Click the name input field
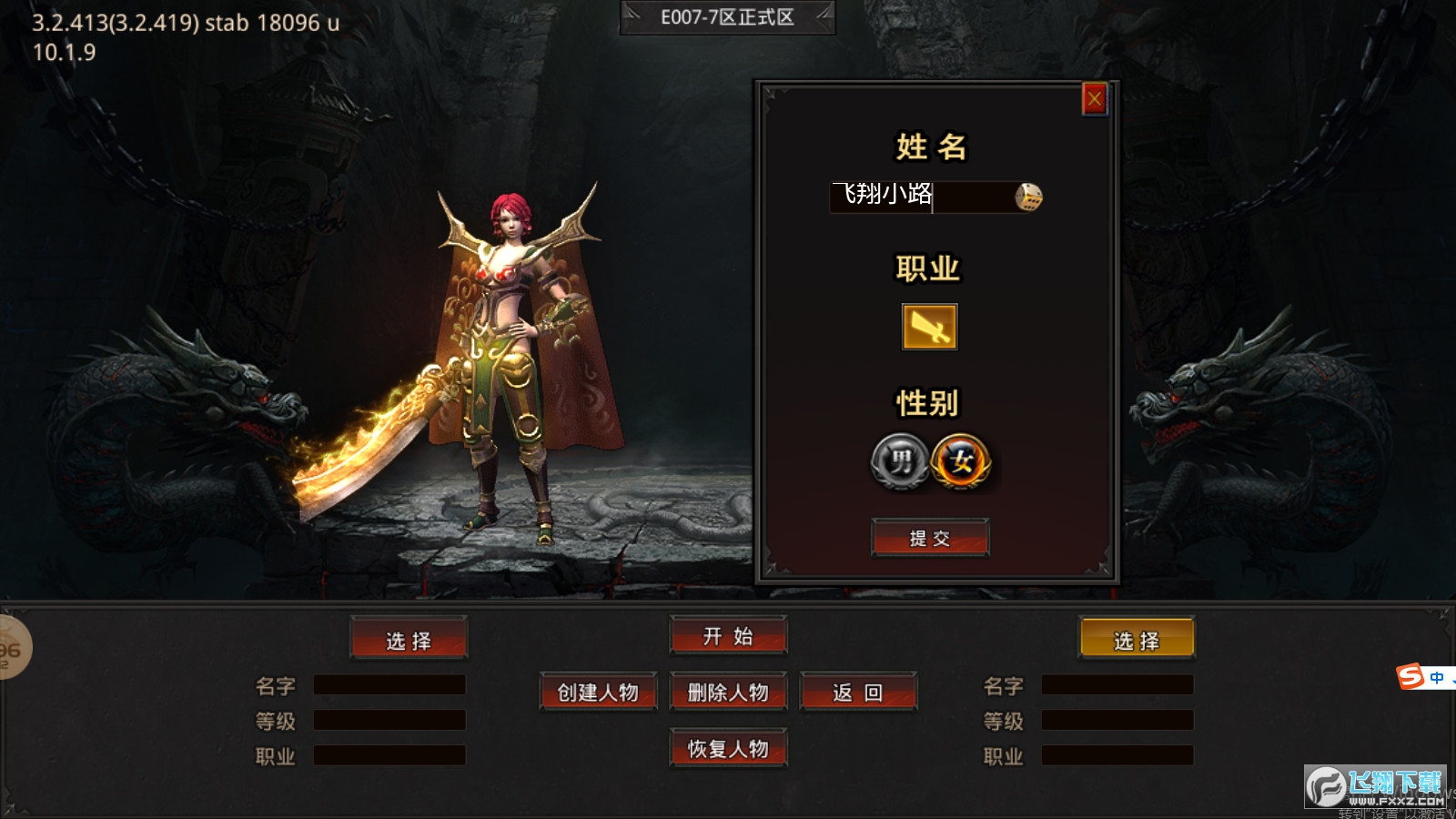The height and width of the screenshot is (819, 1456). pos(919,196)
